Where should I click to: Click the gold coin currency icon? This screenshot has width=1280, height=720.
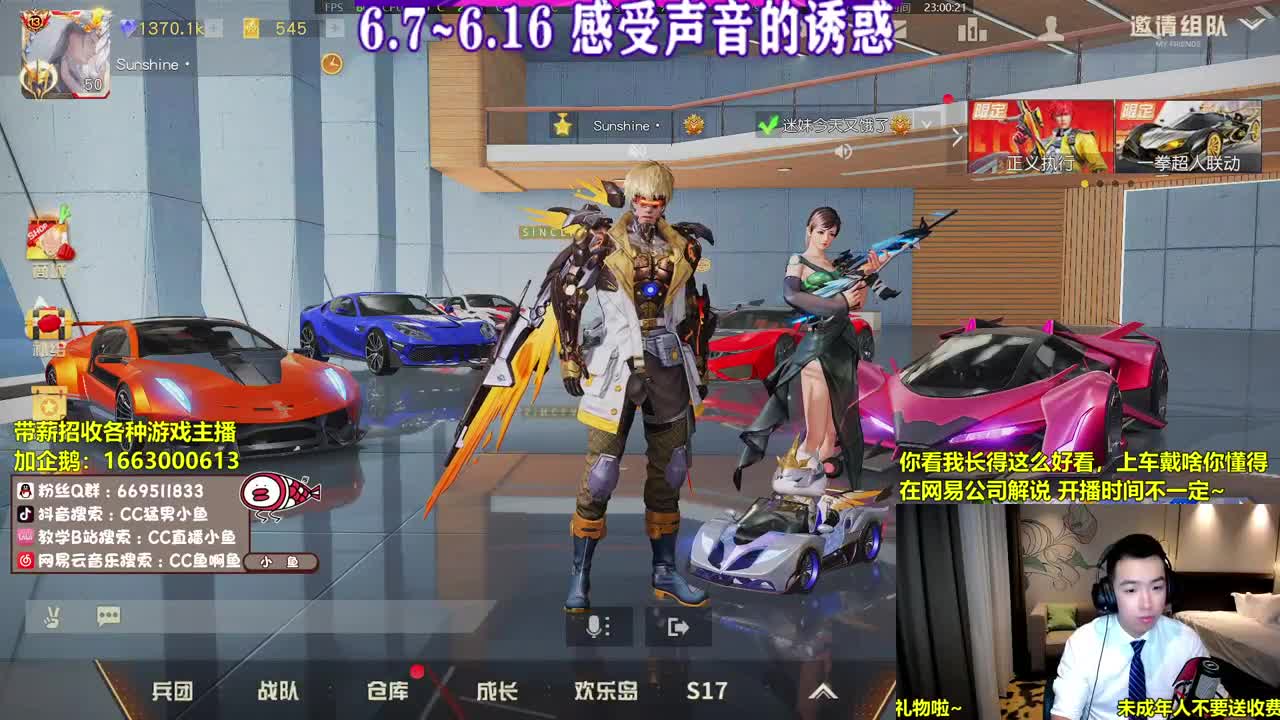click(x=250, y=28)
